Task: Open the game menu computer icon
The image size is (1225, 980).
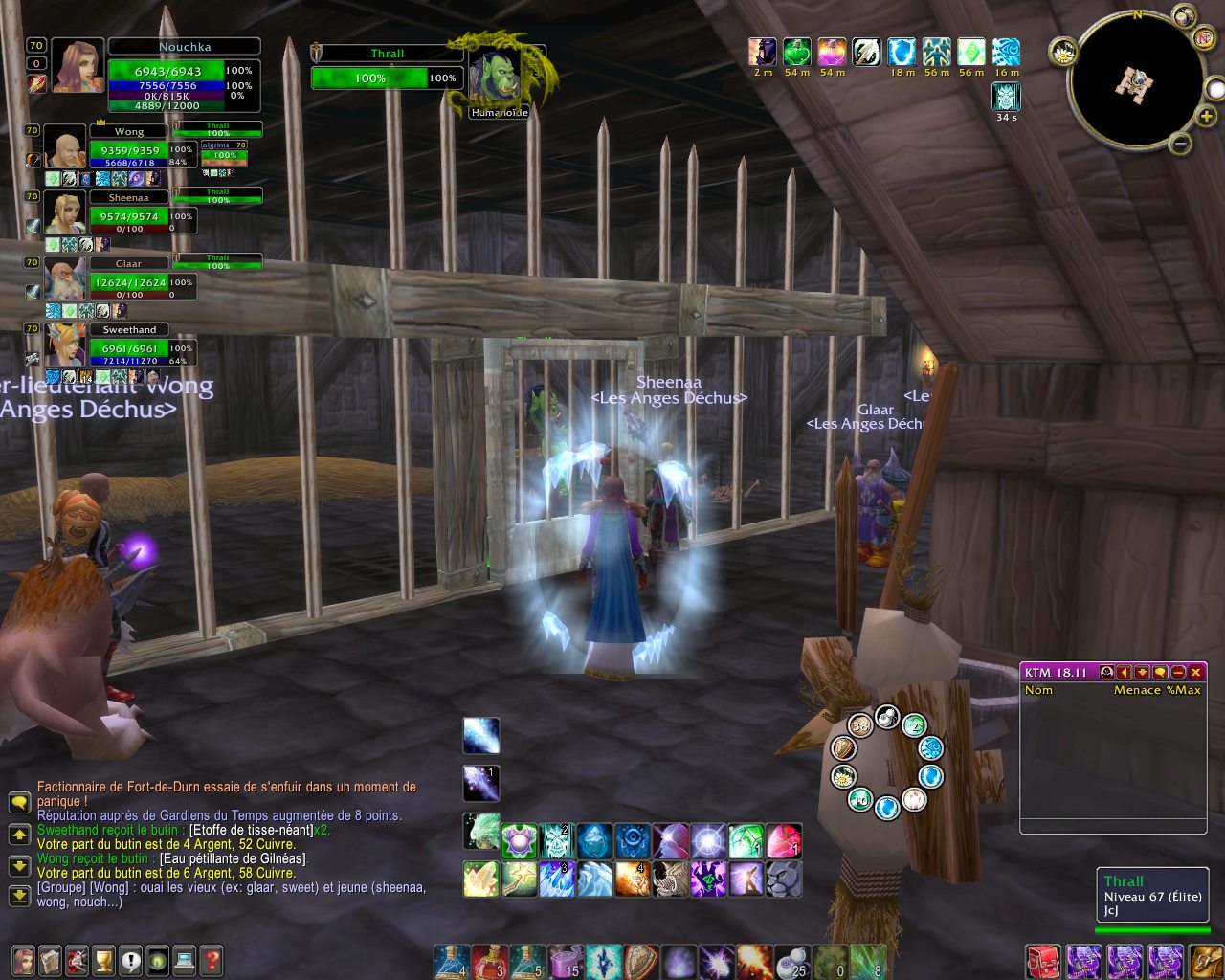Action: (184, 959)
